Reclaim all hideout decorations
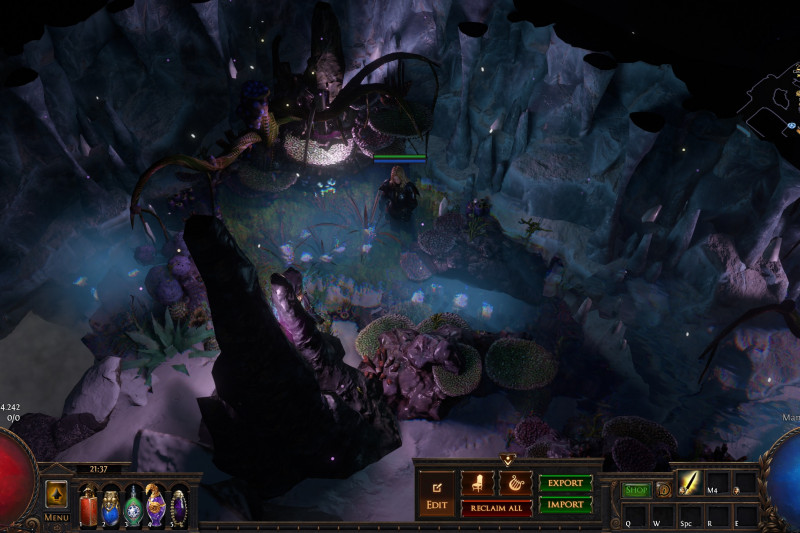The image size is (800, 533). tap(495, 508)
